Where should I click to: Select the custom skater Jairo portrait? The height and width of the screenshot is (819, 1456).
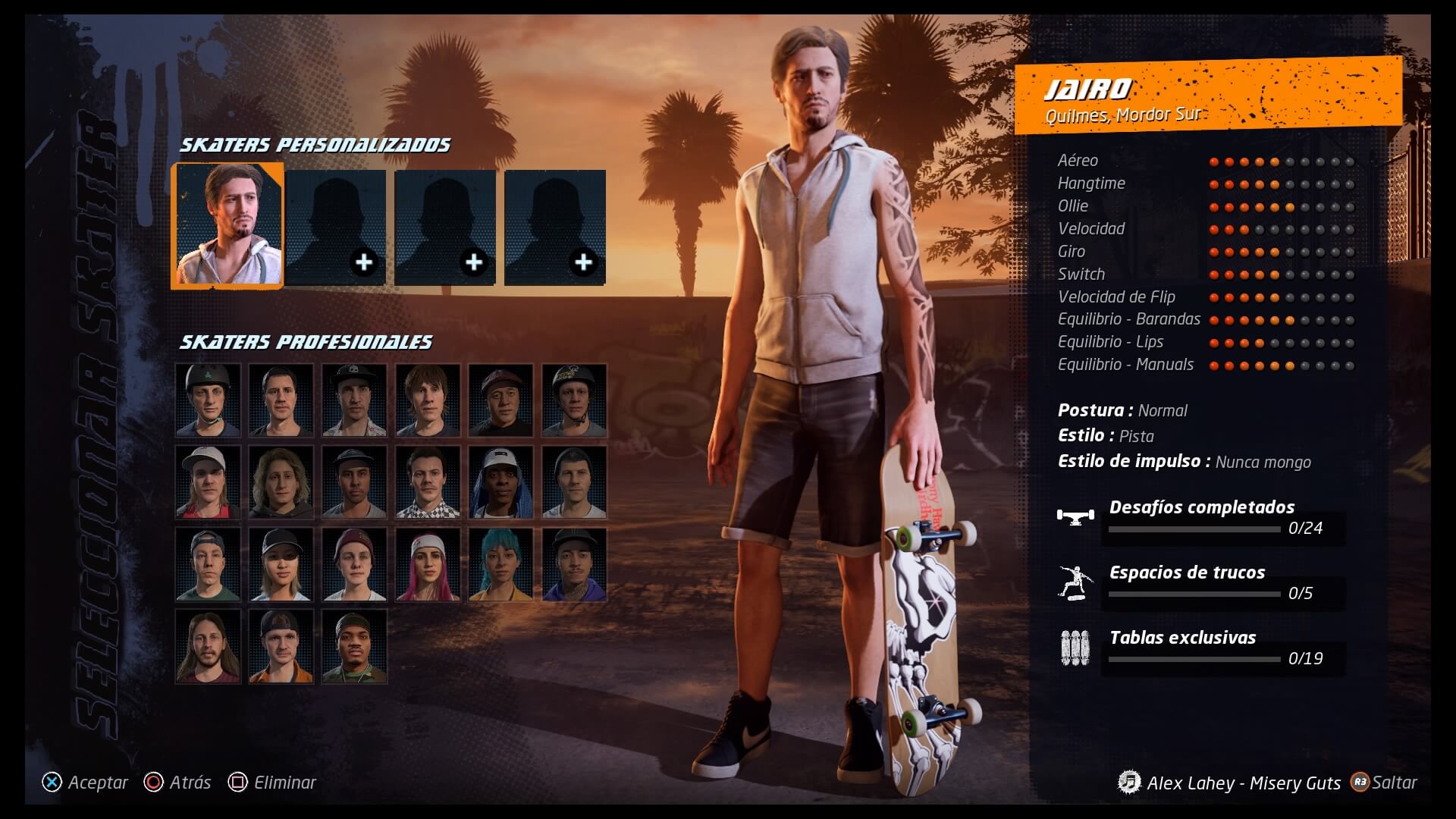[228, 226]
